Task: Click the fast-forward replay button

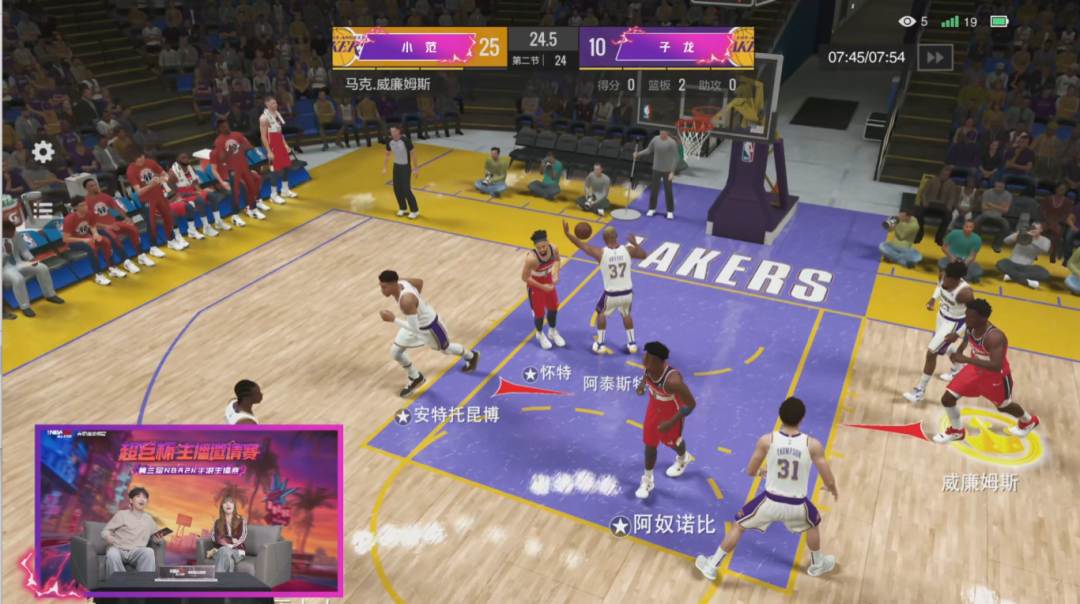Action: pyautogui.click(x=935, y=57)
